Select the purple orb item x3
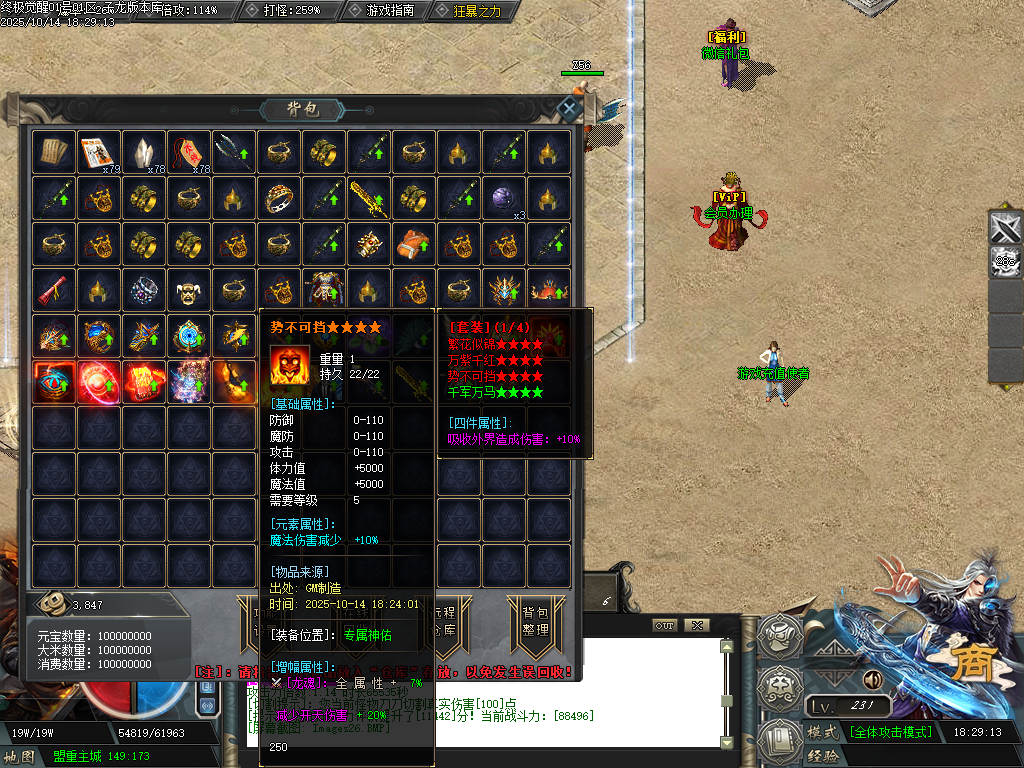Viewport: 1024px width, 768px height. tap(504, 198)
